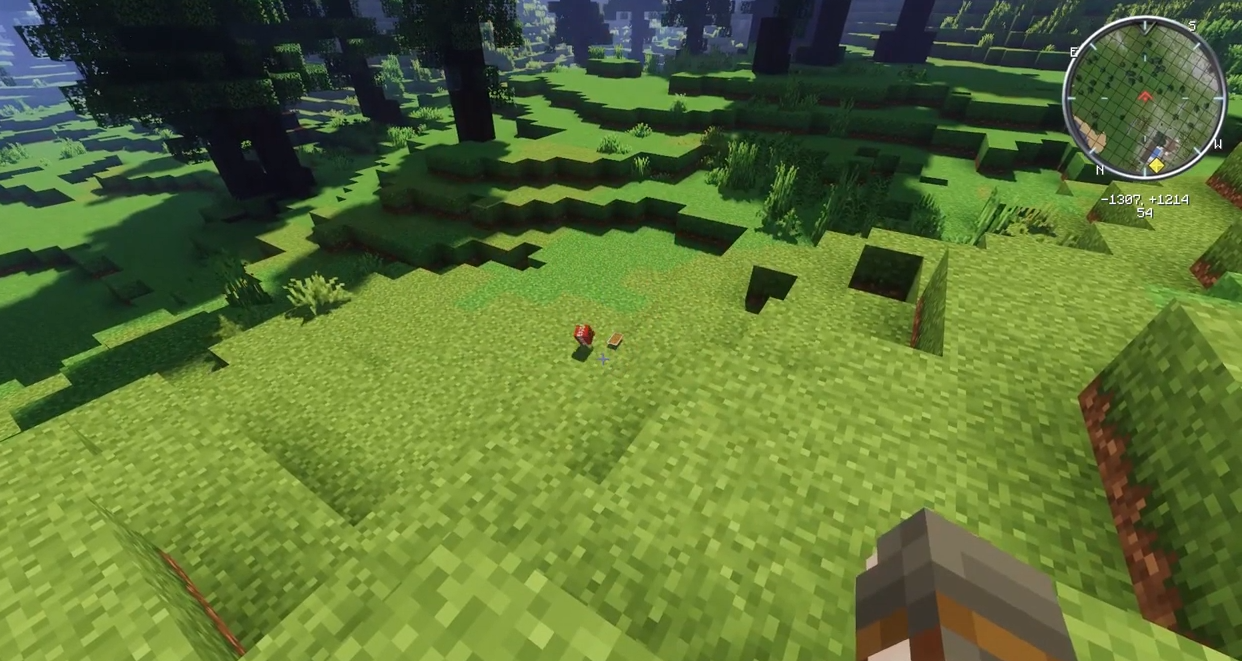Select the yellow diamond waypoint marker

(x=1157, y=165)
